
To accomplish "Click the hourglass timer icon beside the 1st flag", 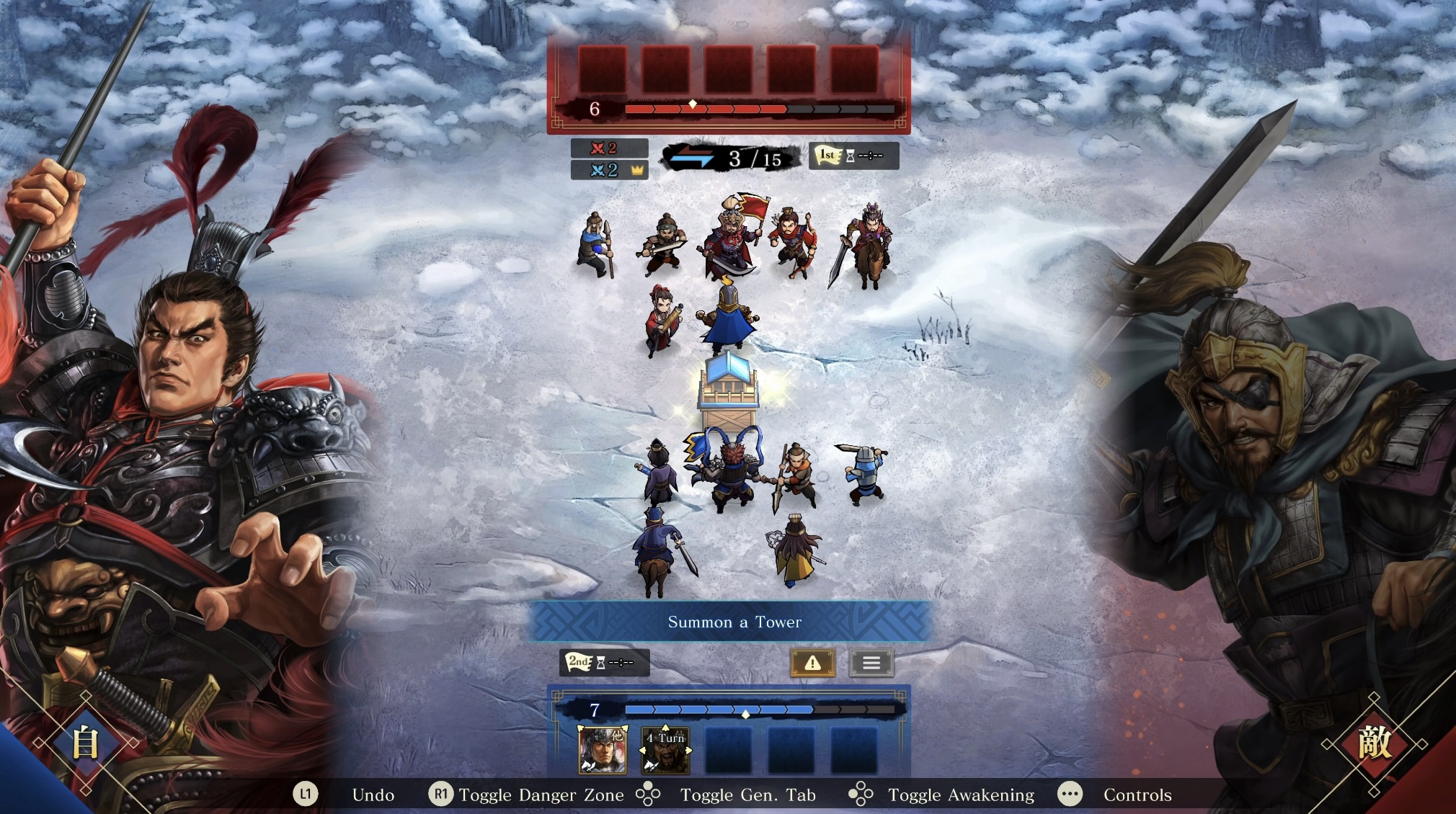I will (x=851, y=156).
